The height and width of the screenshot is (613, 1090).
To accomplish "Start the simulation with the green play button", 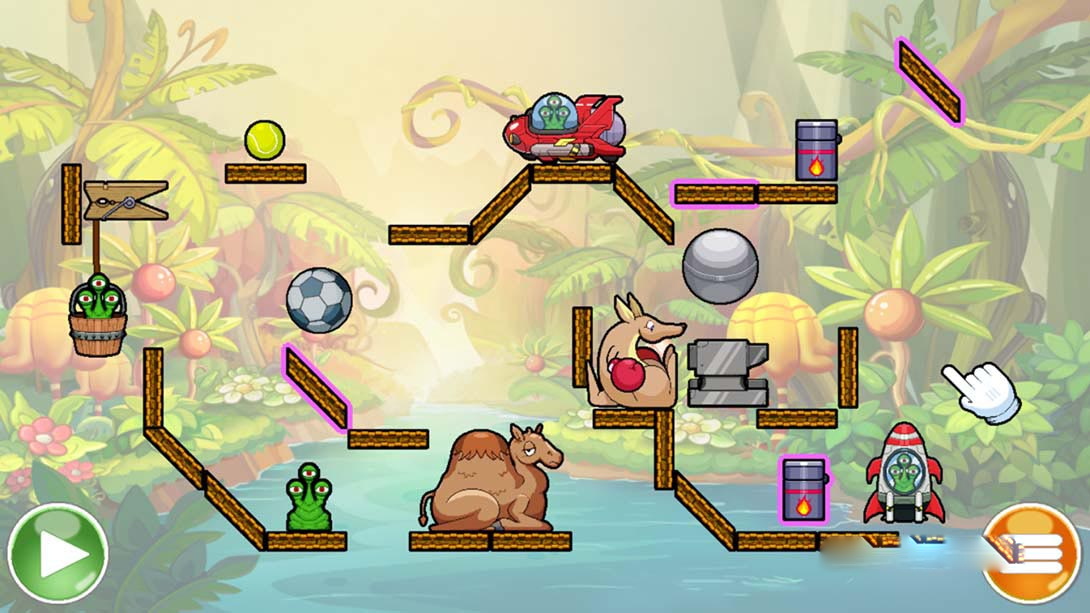I will 57,553.
